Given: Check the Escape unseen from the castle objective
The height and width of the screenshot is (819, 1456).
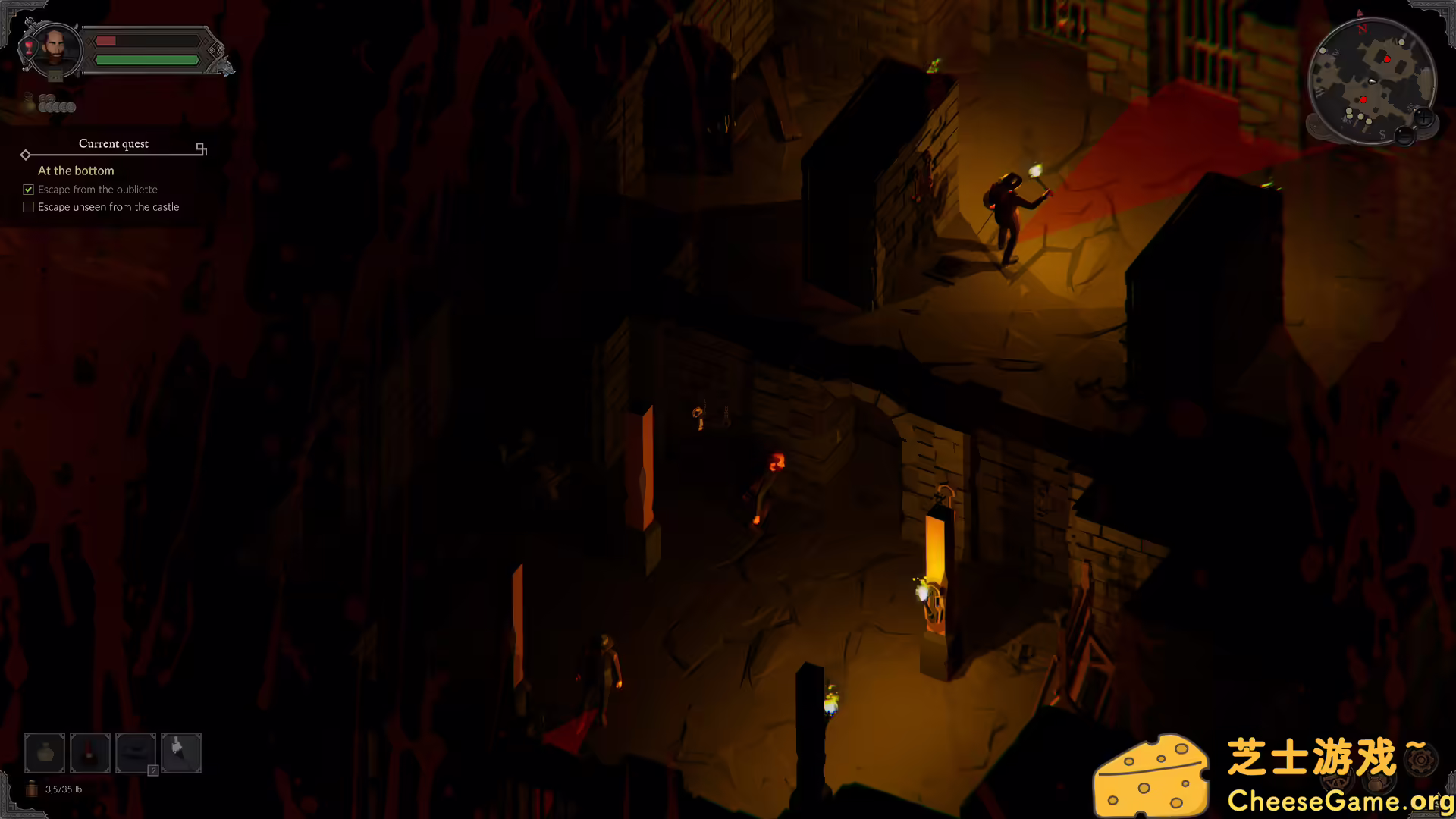Looking at the screenshot, I should 28,206.
